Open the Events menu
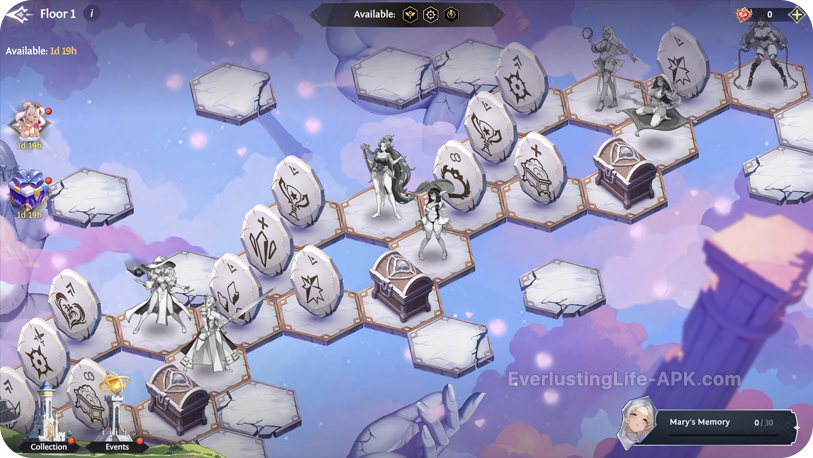Screen dimensions: 813x458 pyautogui.click(x=117, y=420)
